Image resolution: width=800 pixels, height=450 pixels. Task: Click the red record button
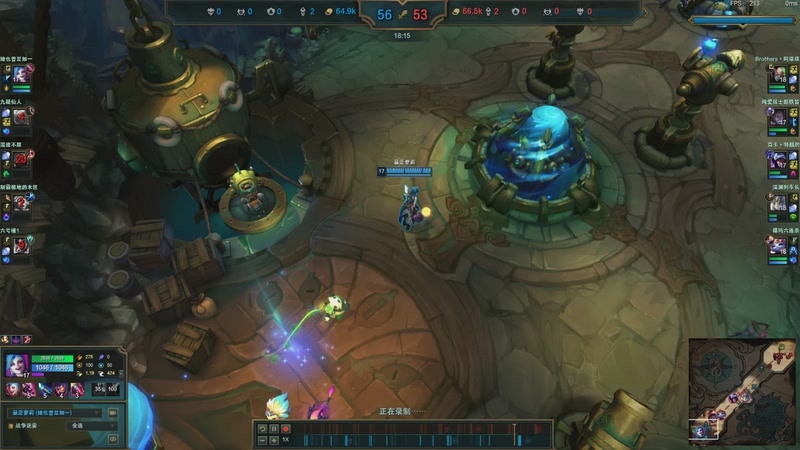[x=285, y=429]
